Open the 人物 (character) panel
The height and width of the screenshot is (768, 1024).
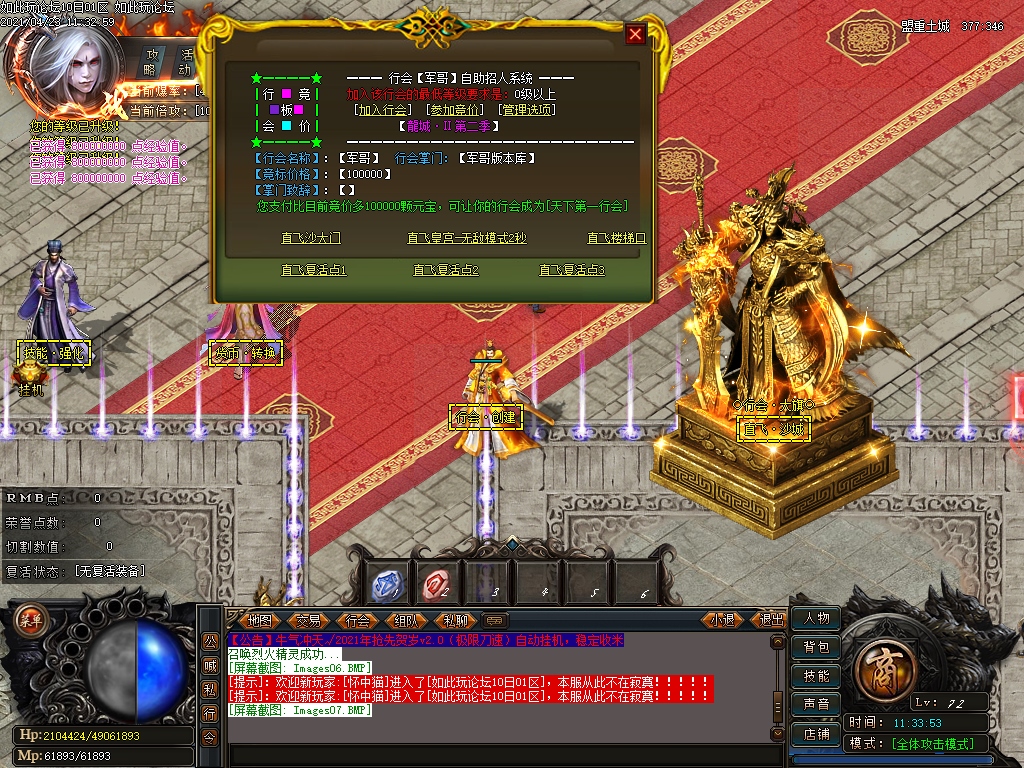pyautogui.click(x=816, y=619)
